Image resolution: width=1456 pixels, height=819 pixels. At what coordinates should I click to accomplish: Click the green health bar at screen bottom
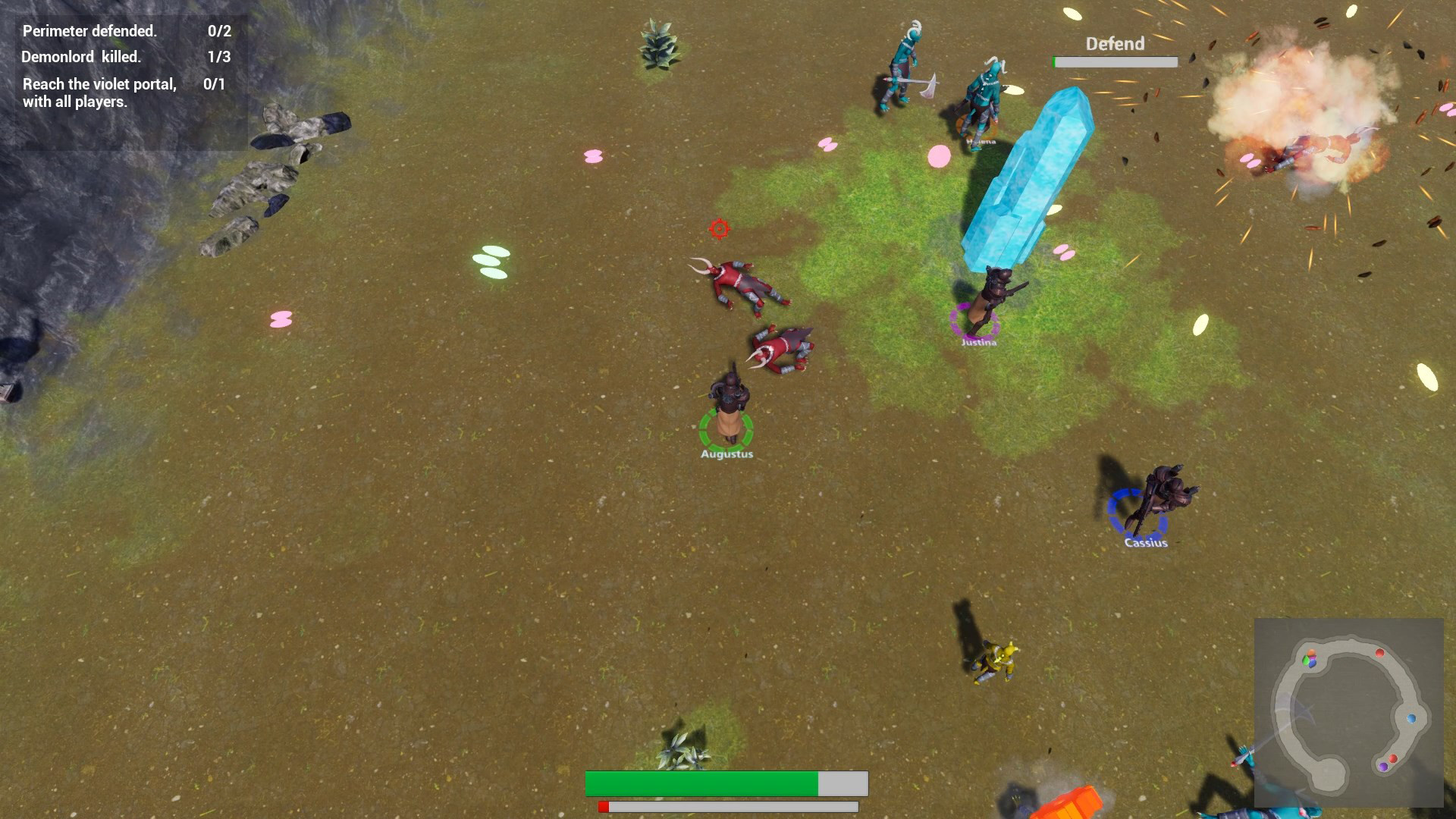[701, 783]
